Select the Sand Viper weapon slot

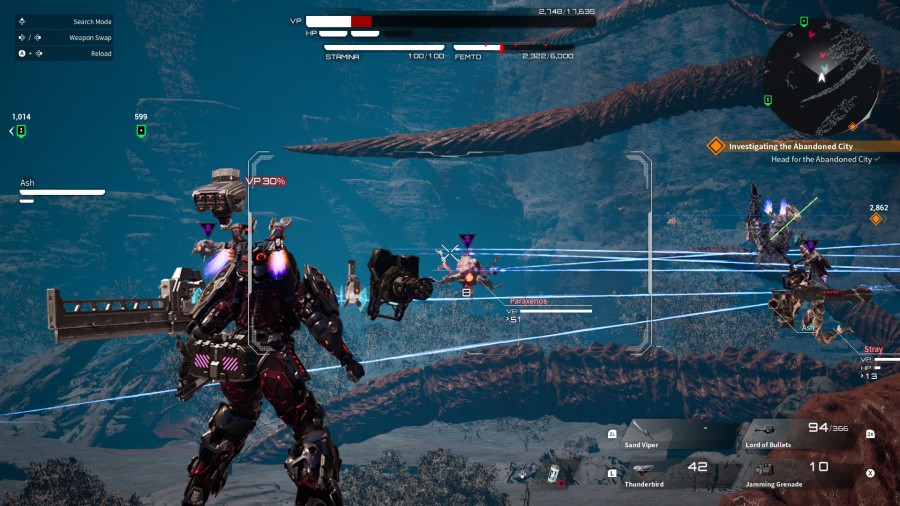click(x=662, y=435)
